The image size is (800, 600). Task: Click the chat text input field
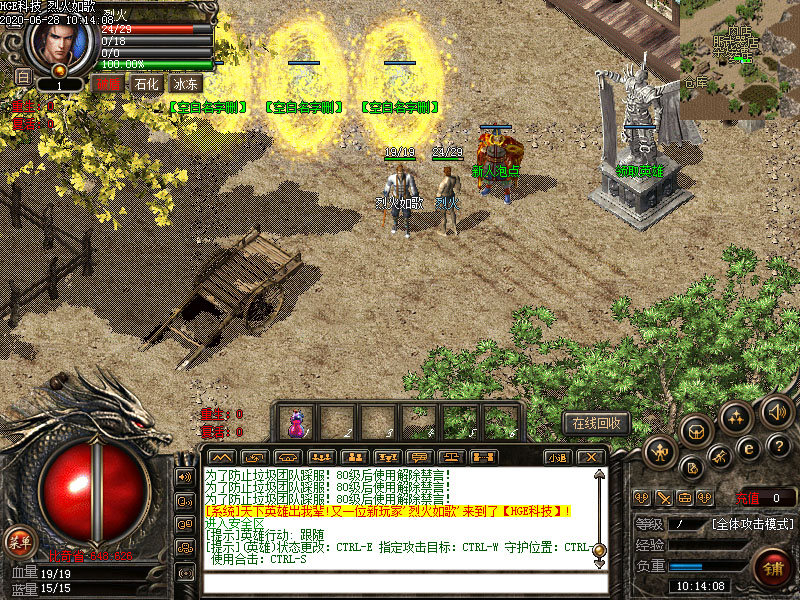[400, 584]
